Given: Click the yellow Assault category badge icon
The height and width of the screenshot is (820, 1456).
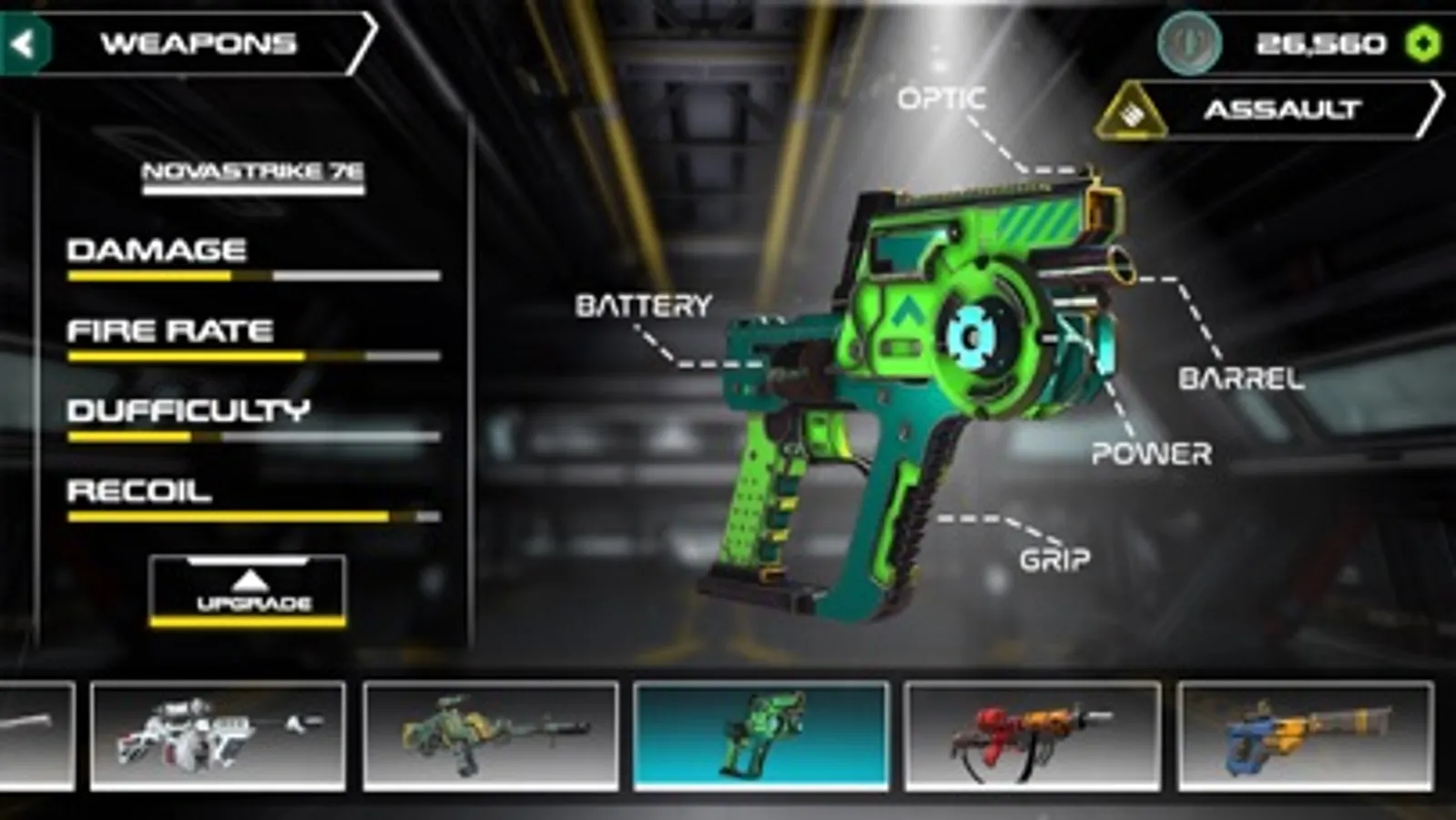Looking at the screenshot, I should click(x=1132, y=111).
